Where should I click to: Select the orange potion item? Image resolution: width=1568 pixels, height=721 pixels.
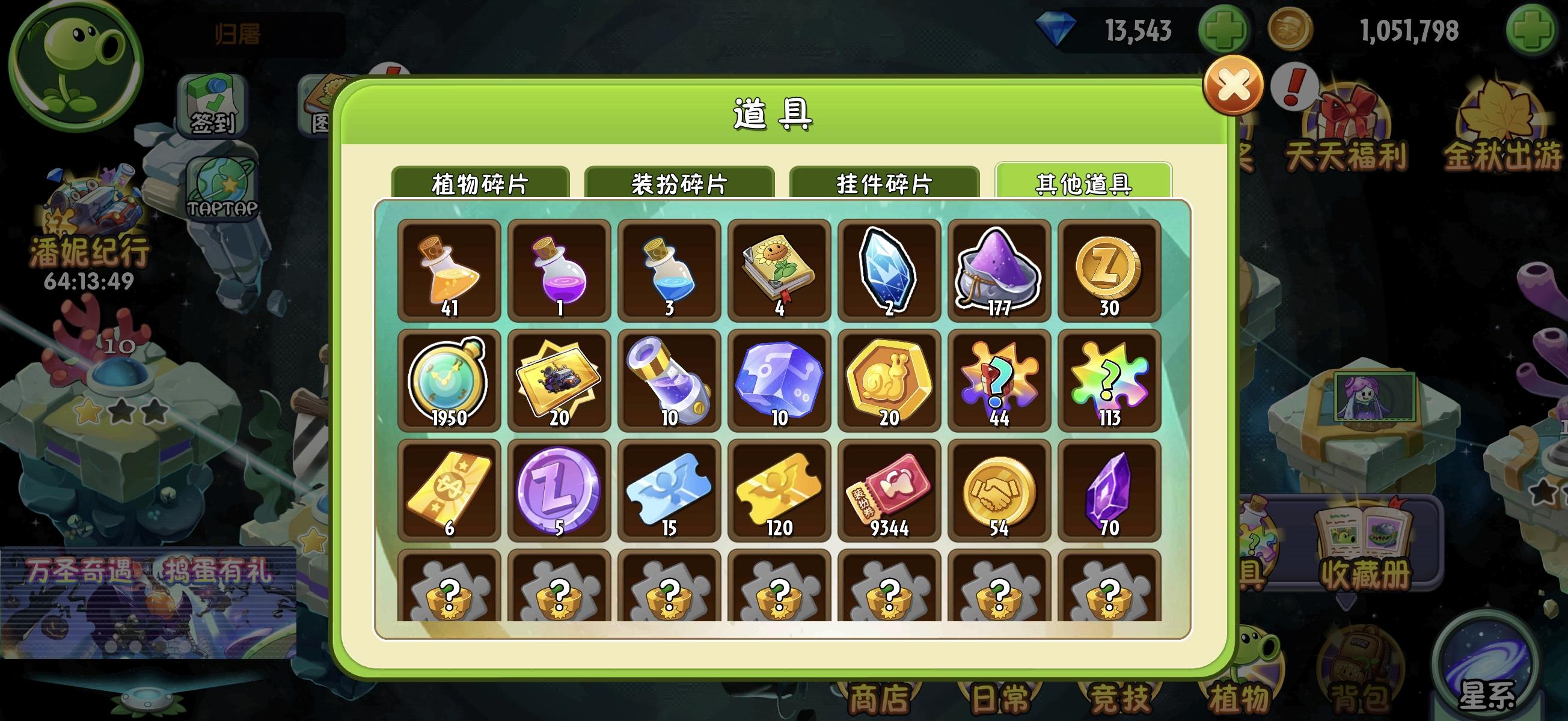point(449,271)
